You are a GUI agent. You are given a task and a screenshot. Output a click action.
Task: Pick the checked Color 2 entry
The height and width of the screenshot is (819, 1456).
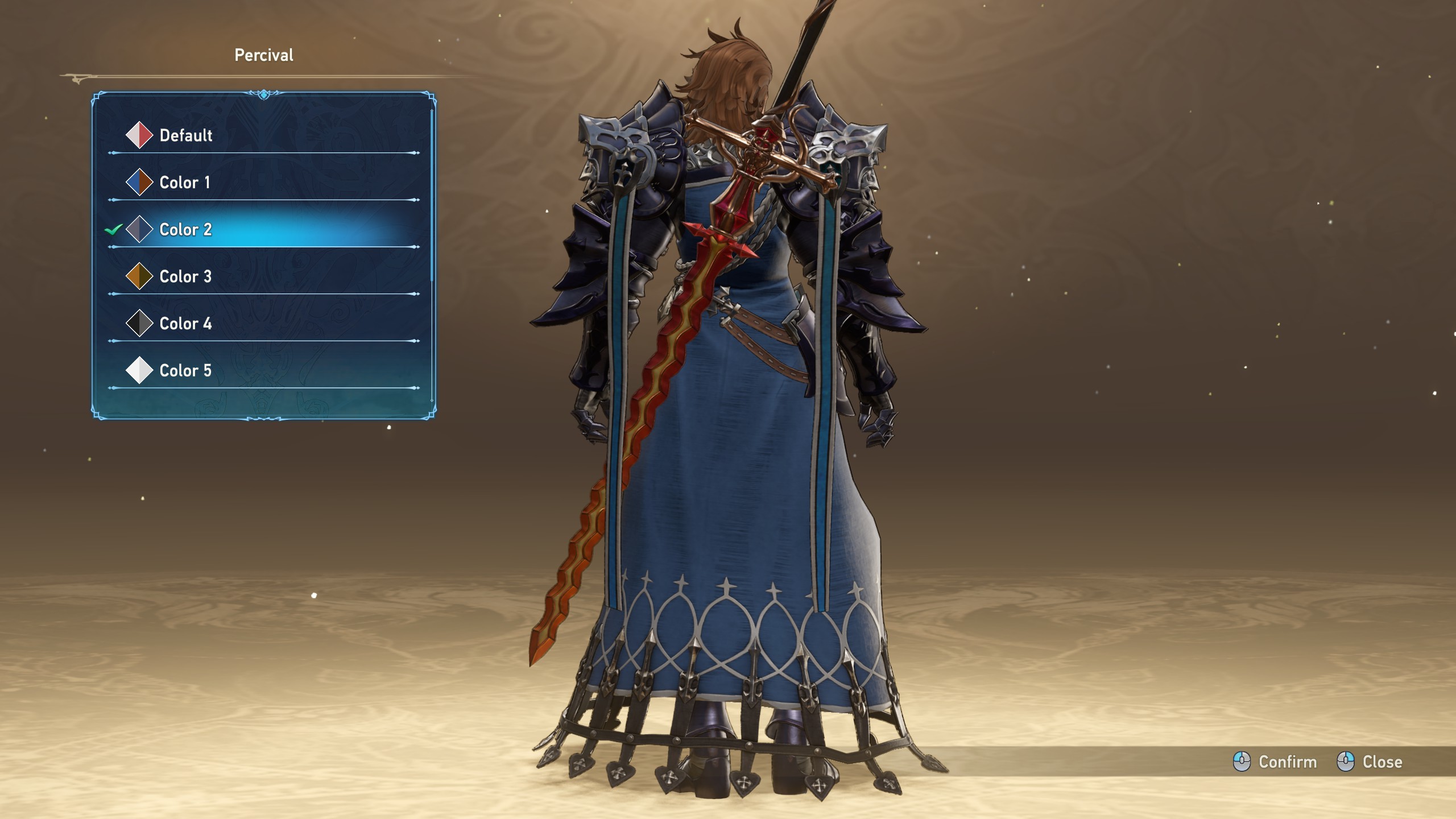(x=185, y=230)
